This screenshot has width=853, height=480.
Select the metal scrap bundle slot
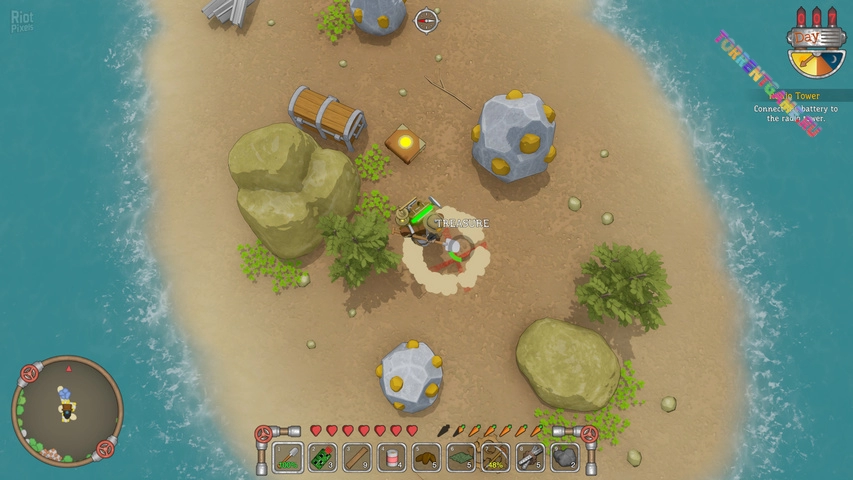530,457
